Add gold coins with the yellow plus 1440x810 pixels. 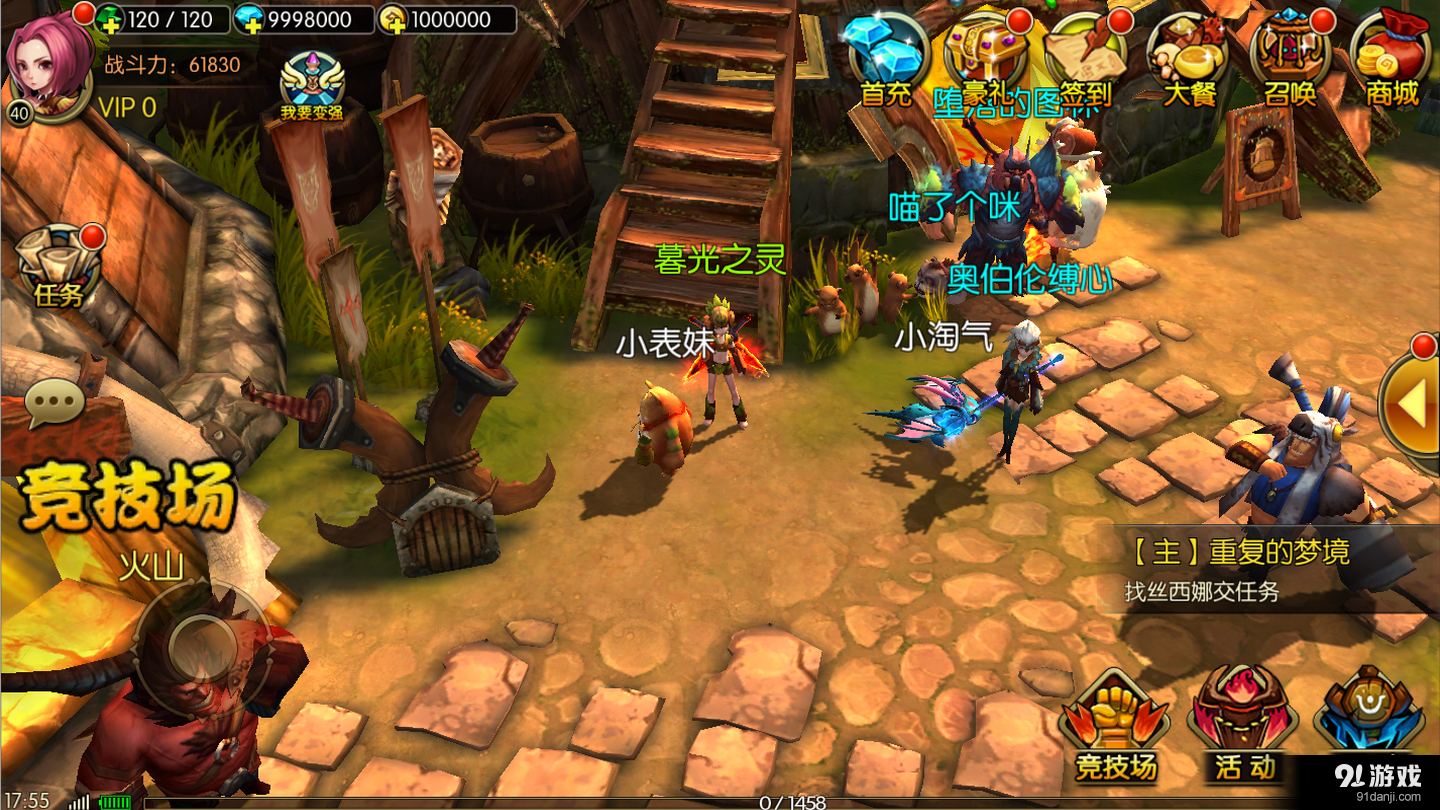(x=393, y=19)
